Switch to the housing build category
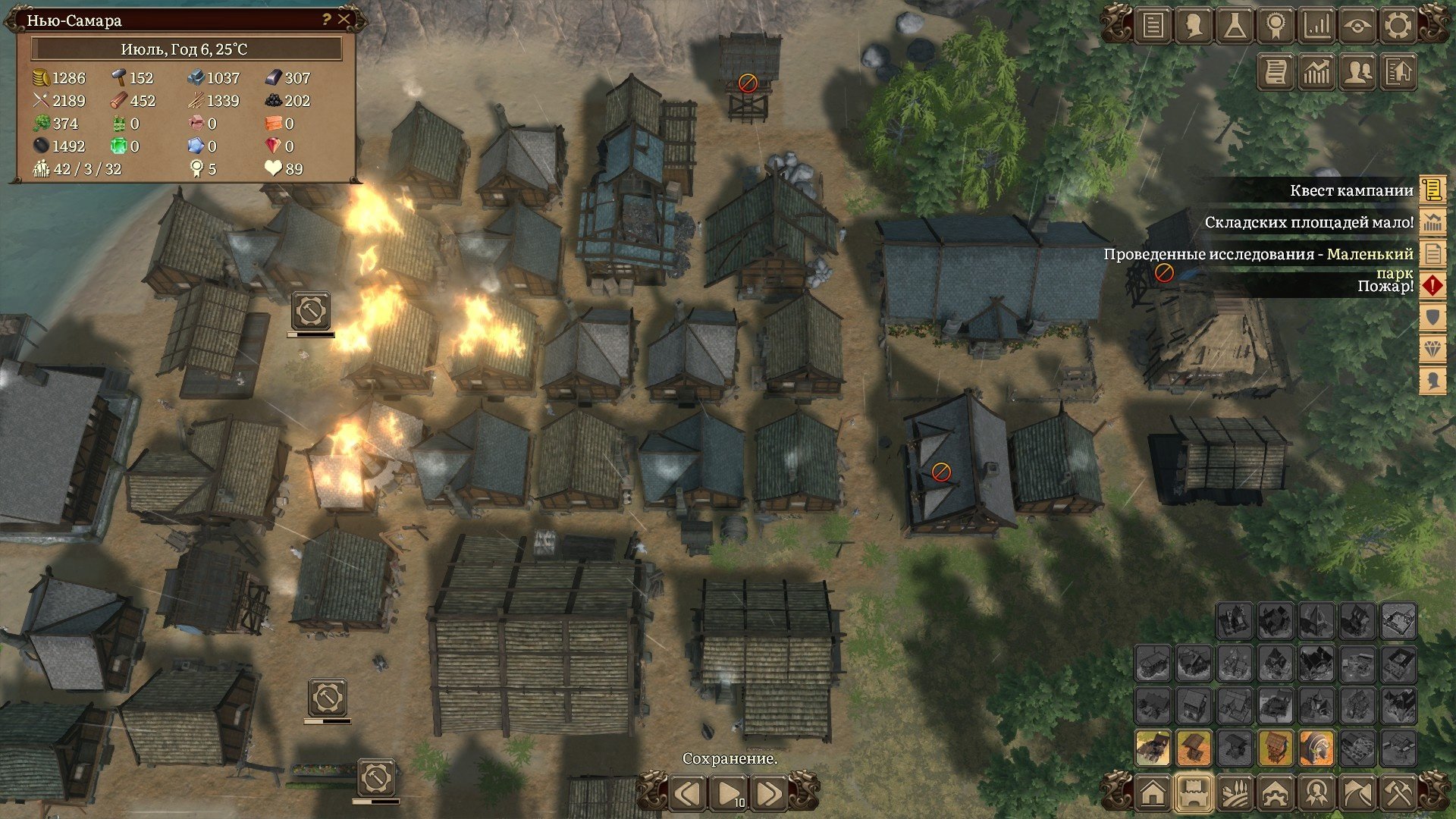 [1153, 793]
